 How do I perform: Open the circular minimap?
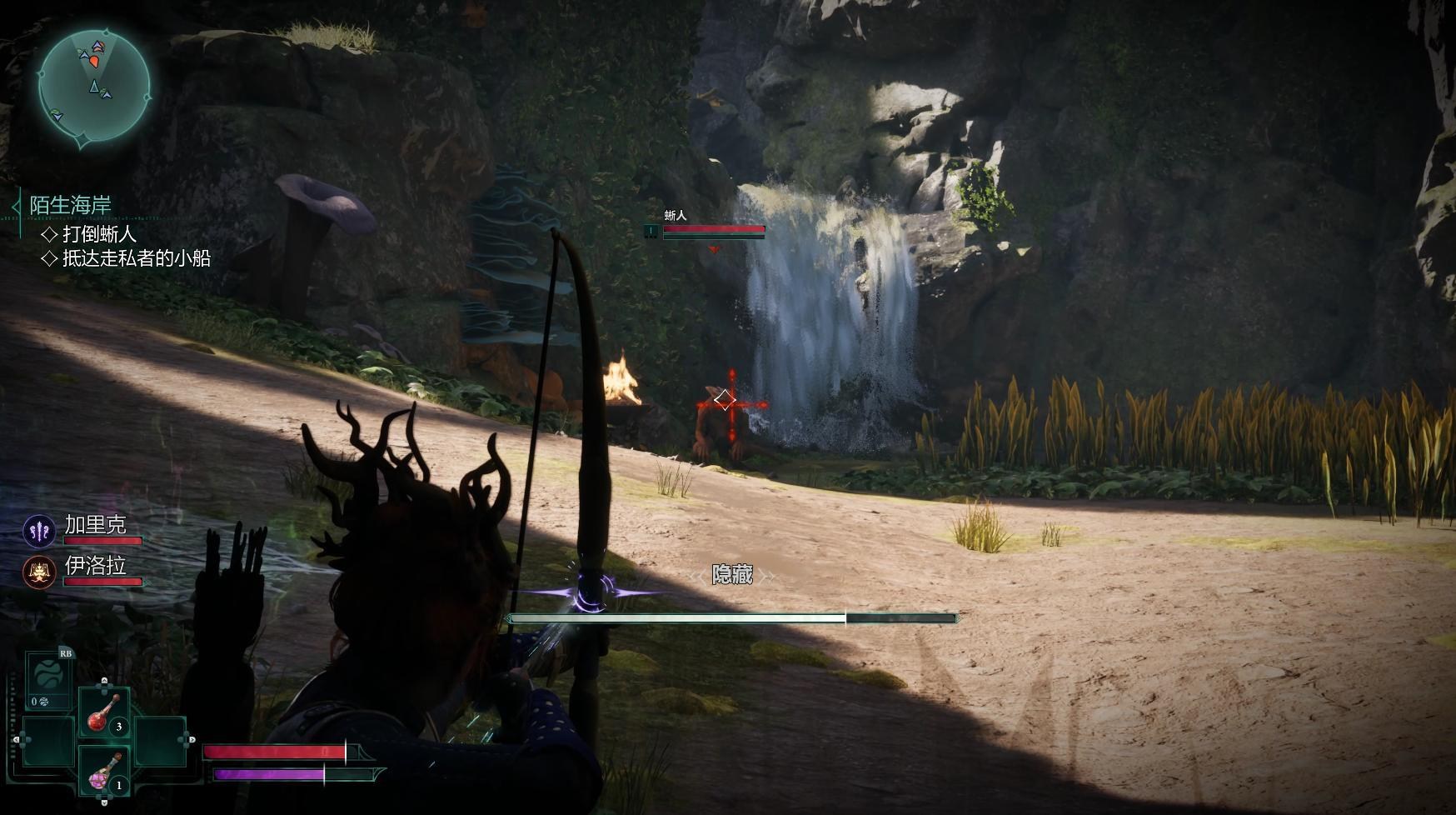(x=94, y=85)
